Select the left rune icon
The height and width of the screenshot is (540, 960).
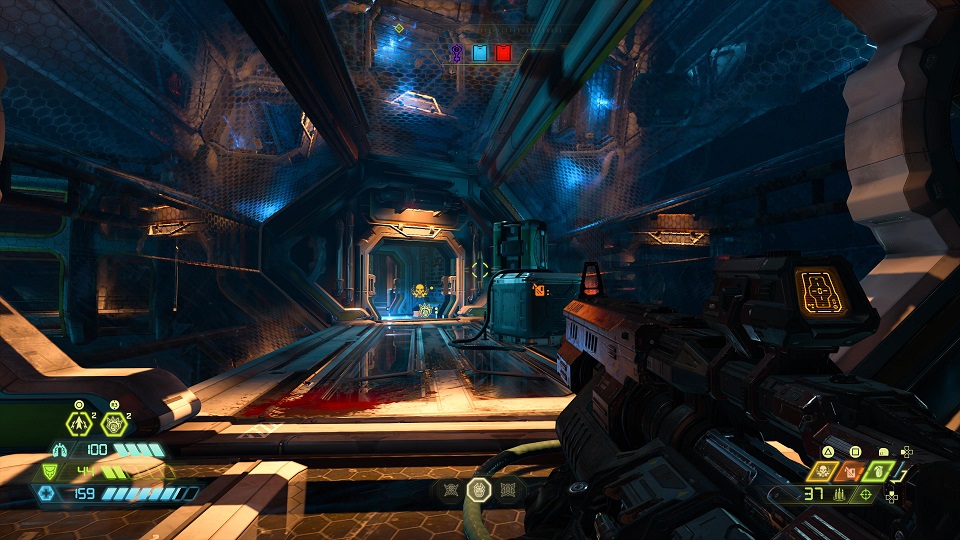tap(451, 490)
